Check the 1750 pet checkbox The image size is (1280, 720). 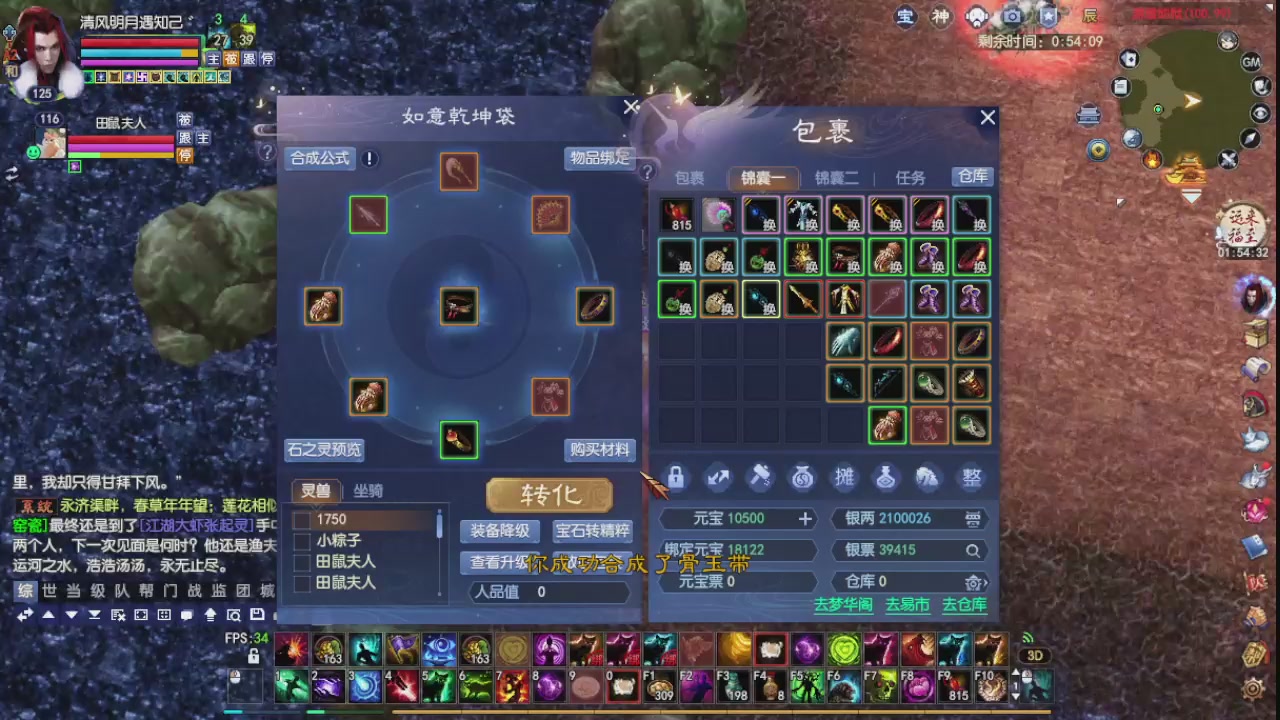pyautogui.click(x=303, y=518)
